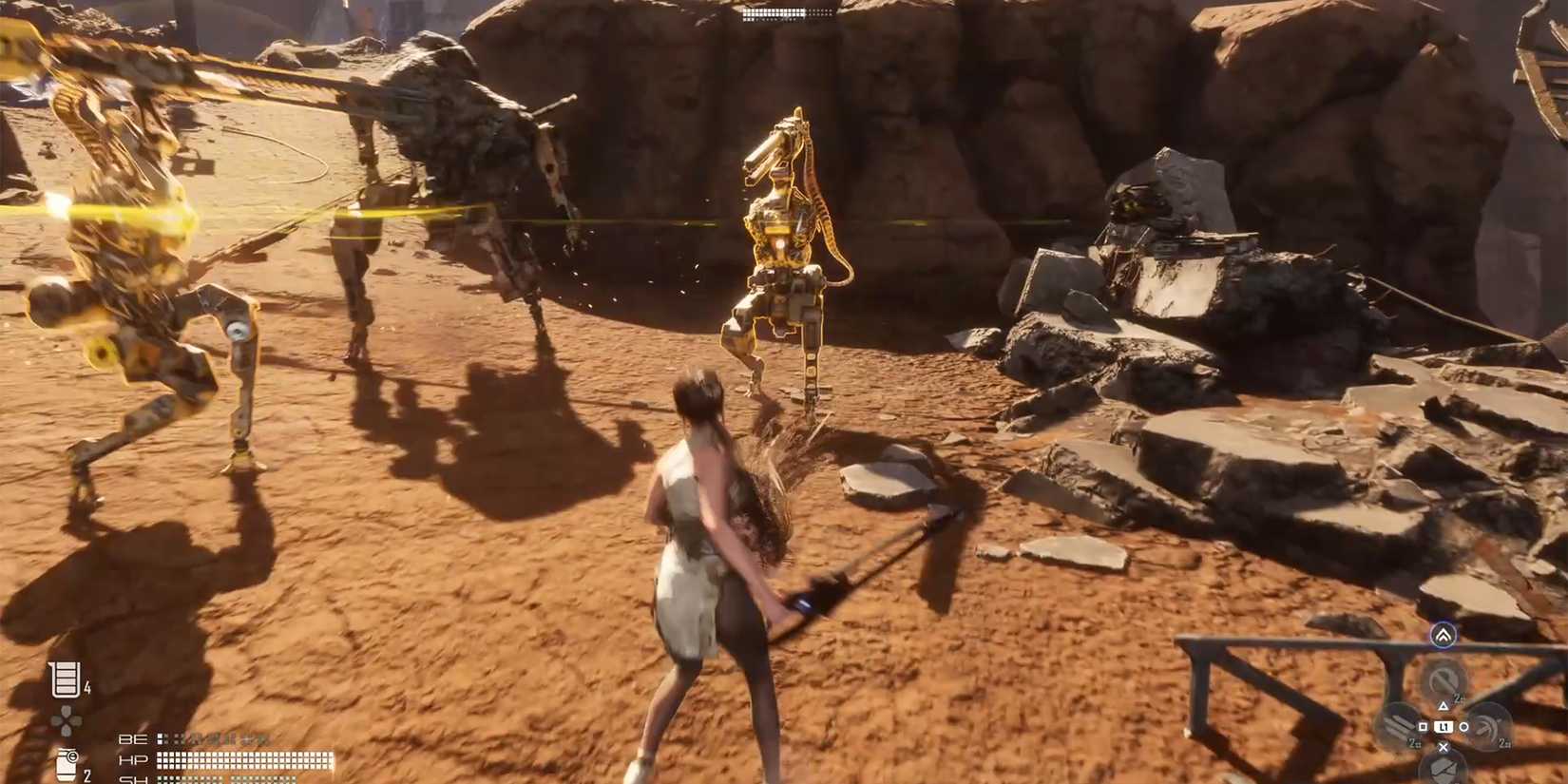Switch focus to the HP stat row
This screenshot has width=1568, height=784.
click(134, 759)
